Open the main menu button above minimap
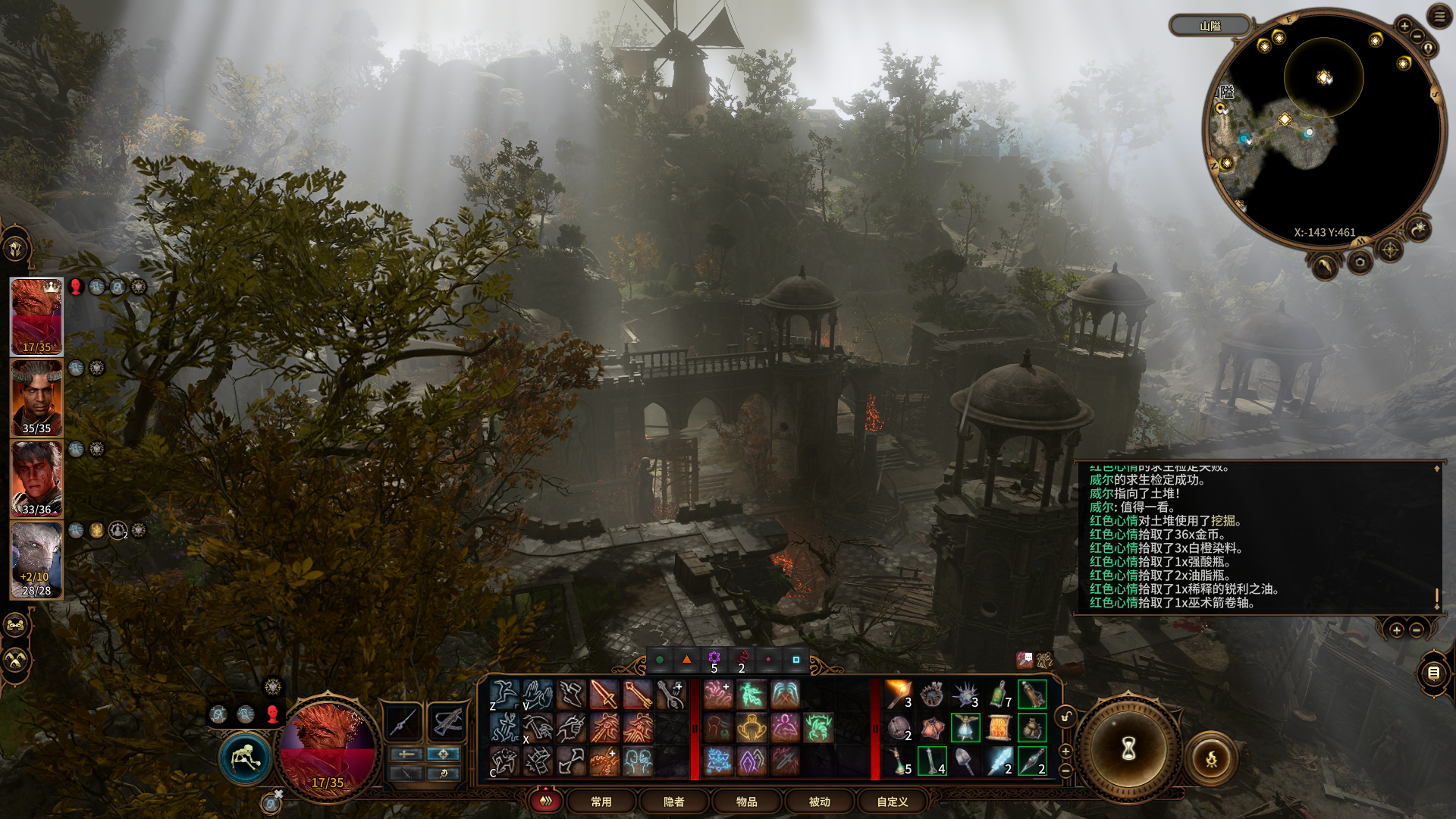 (1439, 16)
